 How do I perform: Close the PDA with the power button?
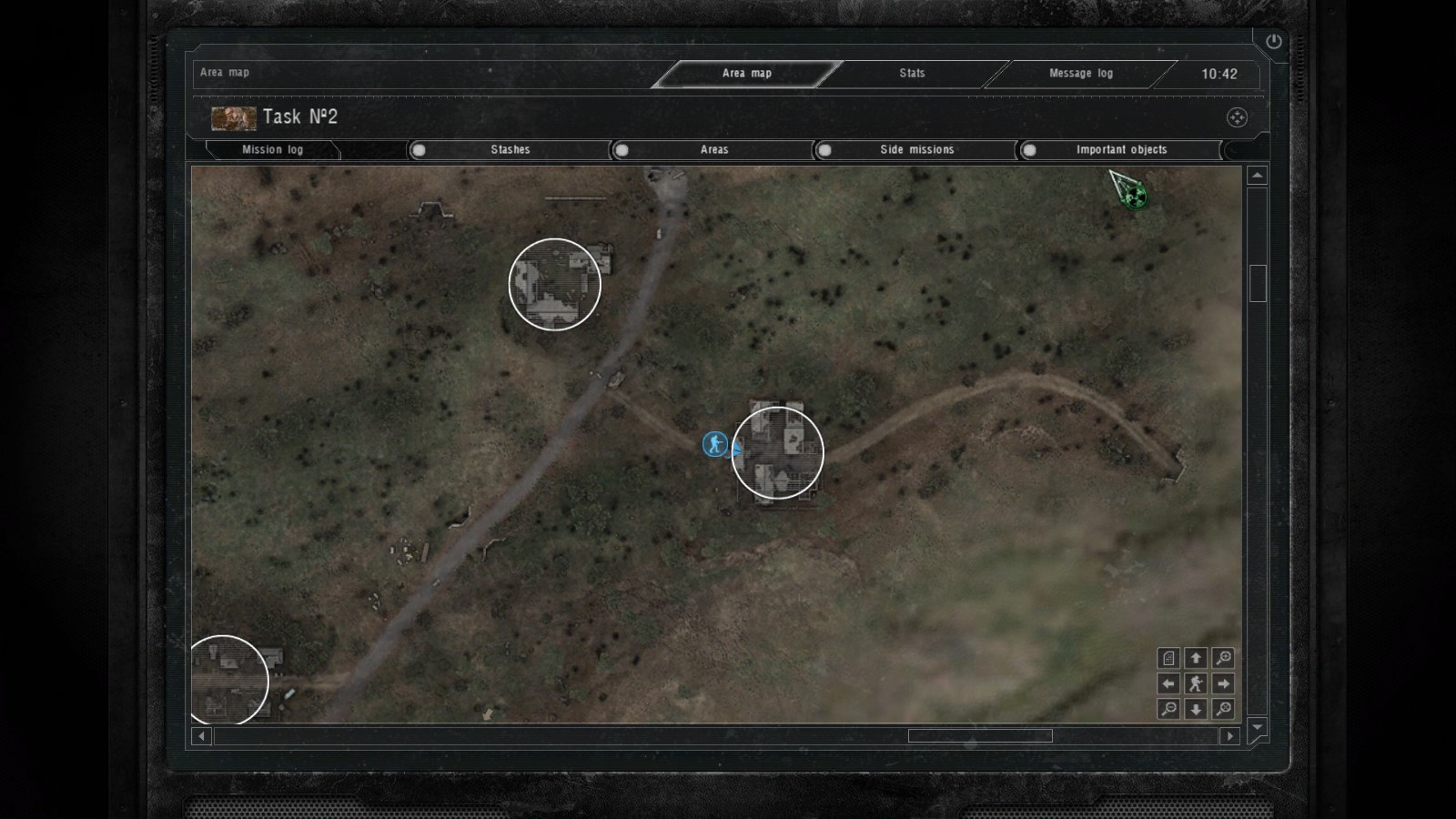pyautogui.click(x=1273, y=41)
